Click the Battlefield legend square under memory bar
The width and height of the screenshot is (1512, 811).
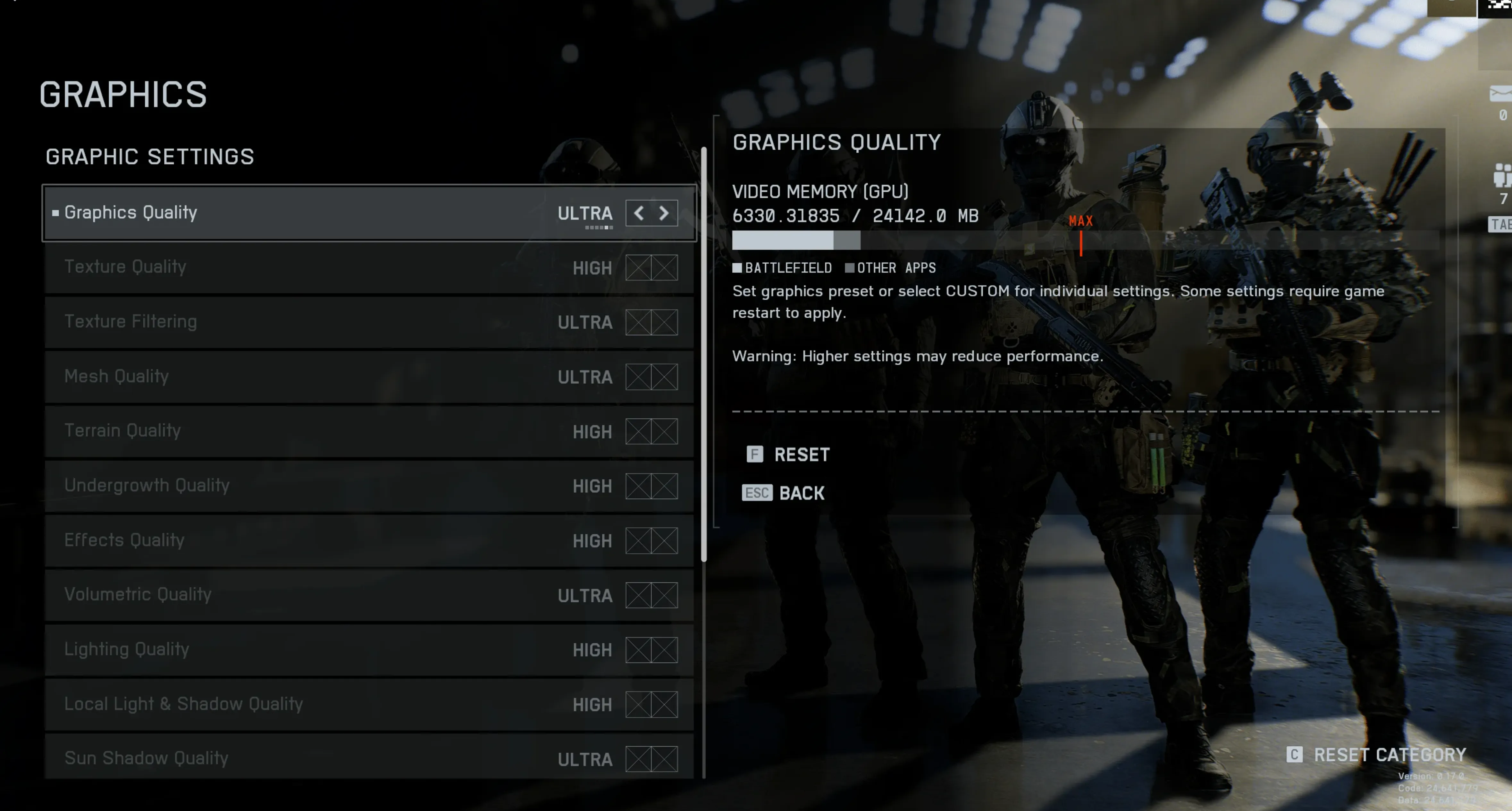738,268
